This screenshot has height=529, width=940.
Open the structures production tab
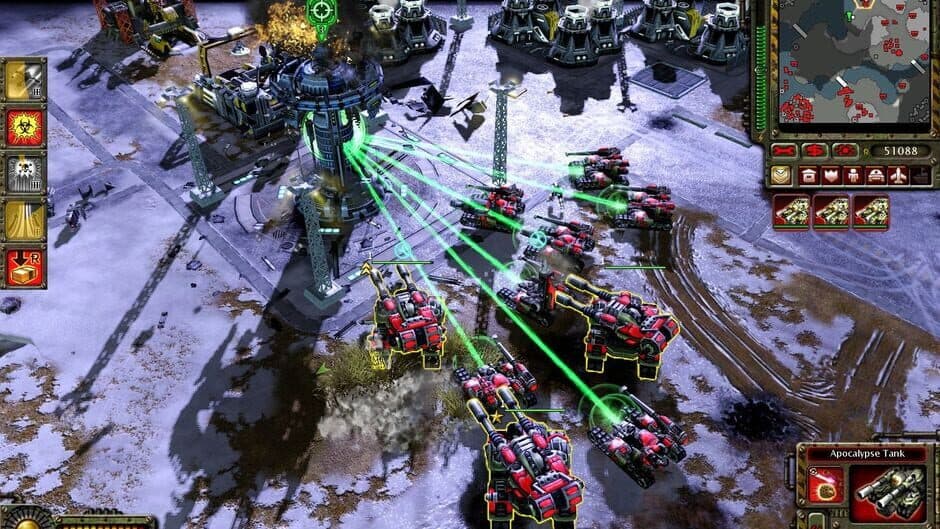pyautogui.click(x=807, y=176)
